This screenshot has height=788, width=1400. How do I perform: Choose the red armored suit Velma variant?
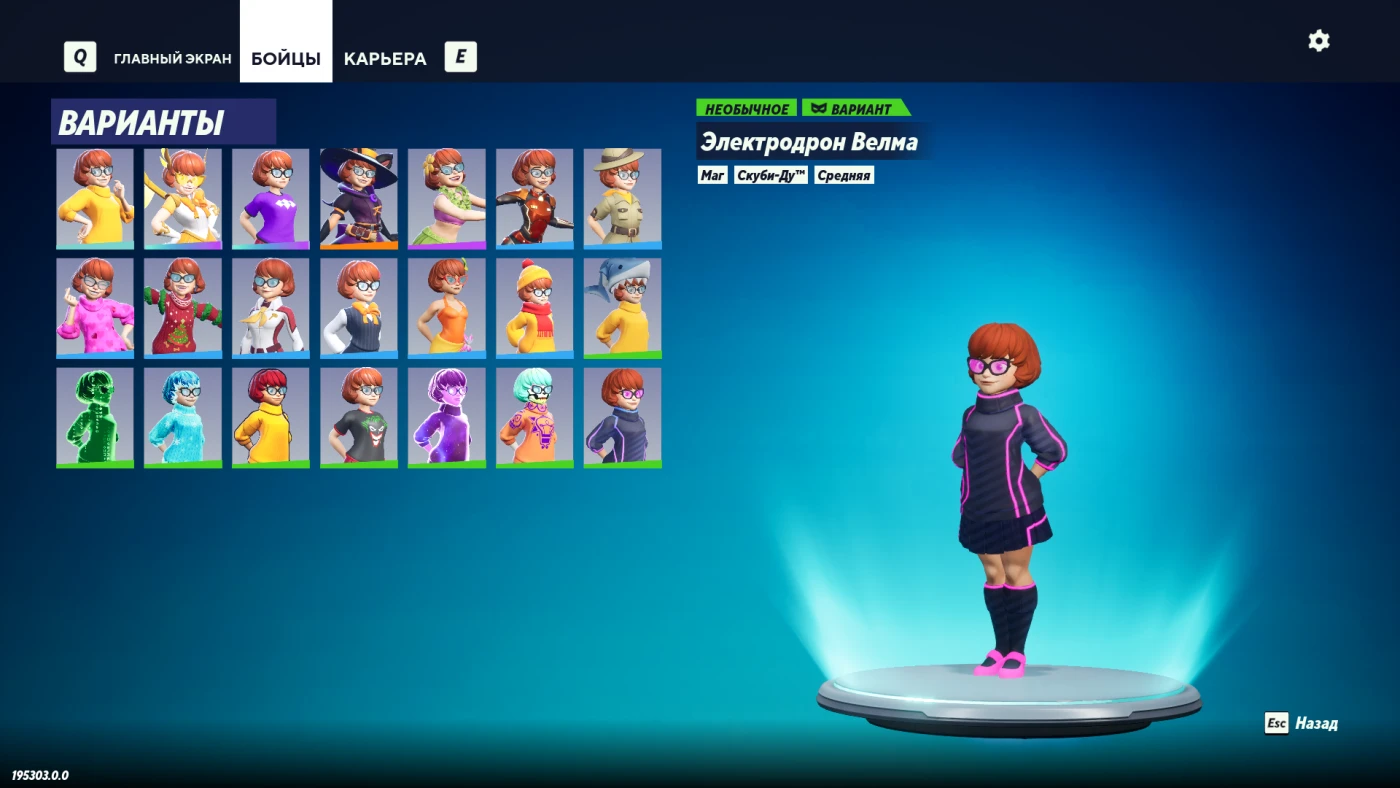pos(535,198)
